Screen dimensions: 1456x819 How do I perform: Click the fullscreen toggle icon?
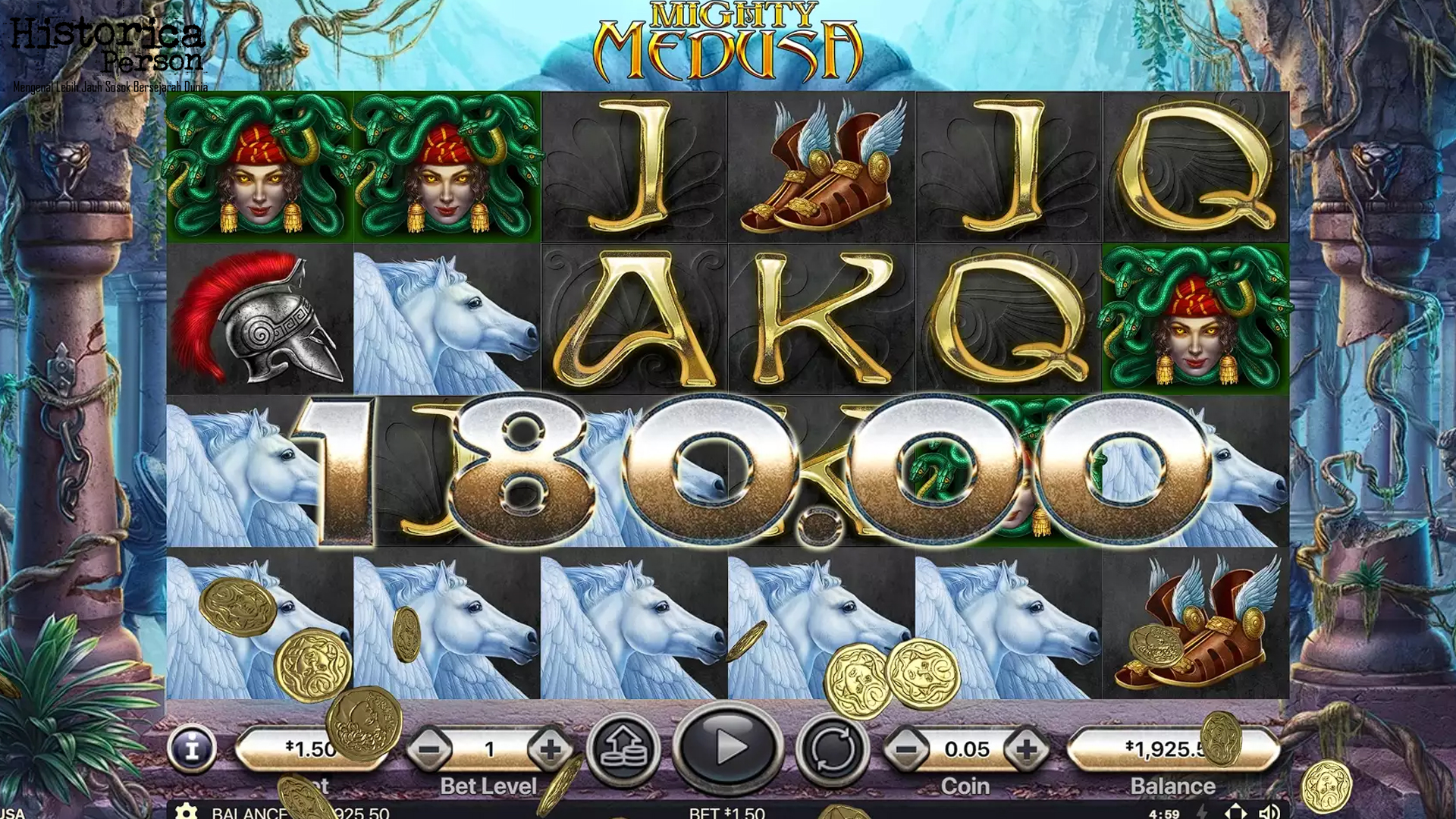click(x=1236, y=812)
